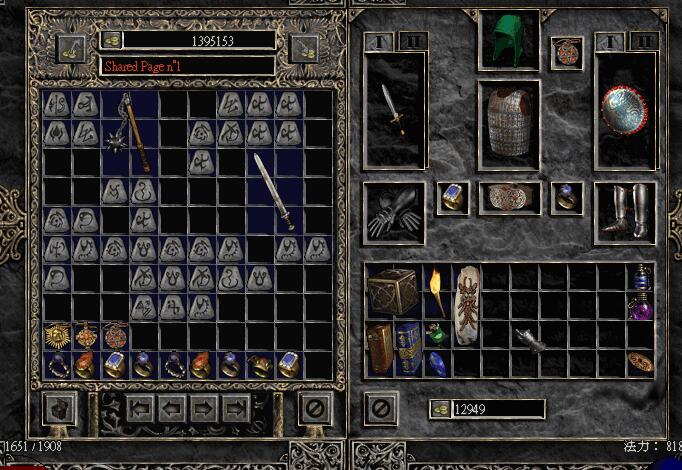
Task: Select the equipped green helmet
Action: (508, 40)
